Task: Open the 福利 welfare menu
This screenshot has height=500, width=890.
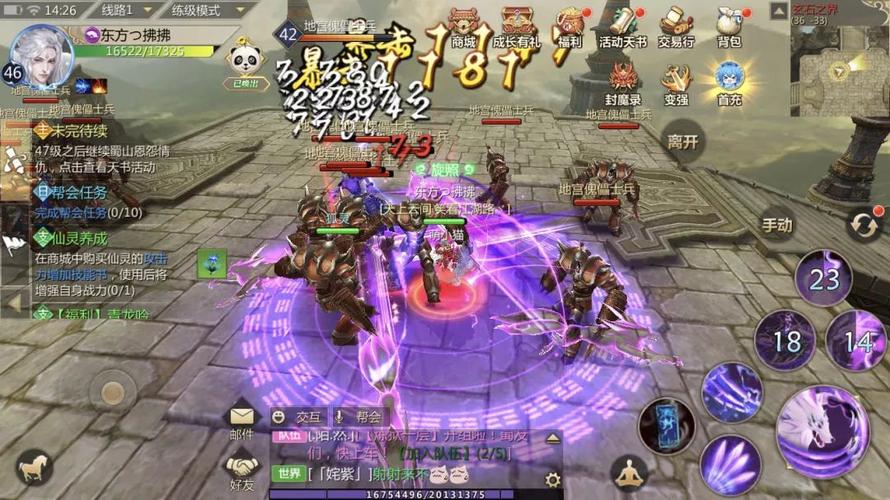Action: pyautogui.click(x=571, y=25)
